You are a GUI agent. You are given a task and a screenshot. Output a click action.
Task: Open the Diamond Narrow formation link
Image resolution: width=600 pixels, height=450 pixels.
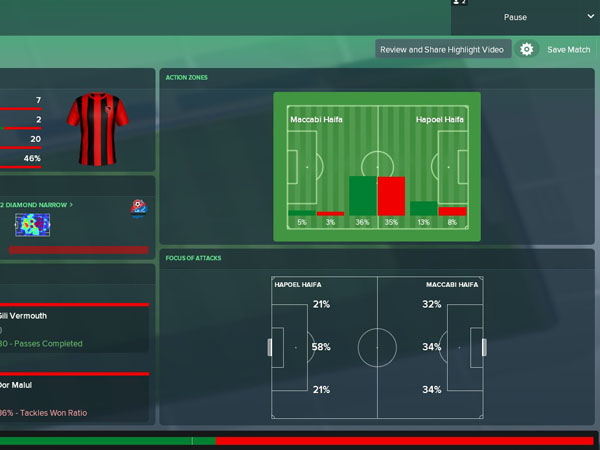36,204
